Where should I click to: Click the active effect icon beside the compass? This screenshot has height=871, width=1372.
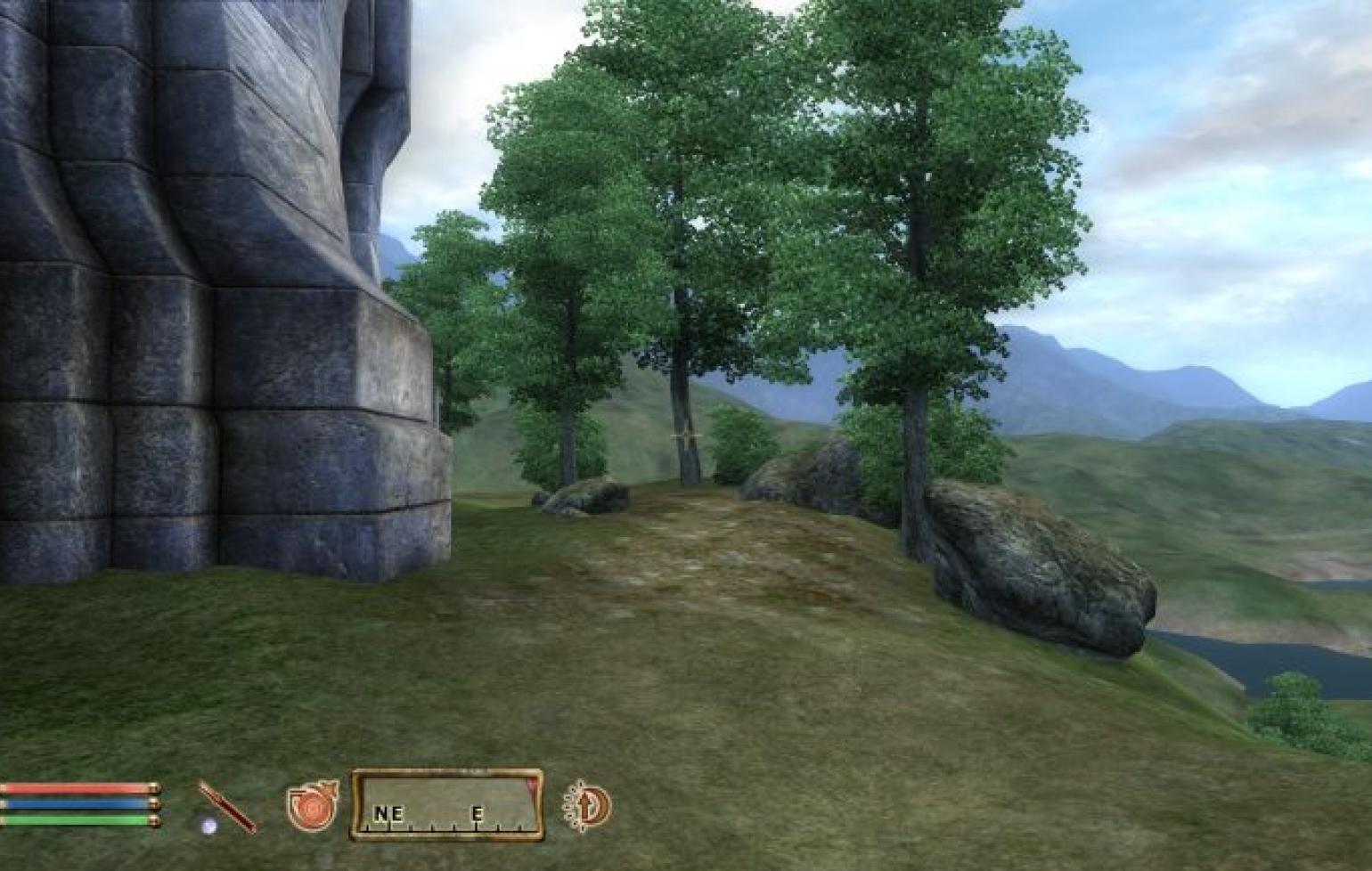pos(588,806)
